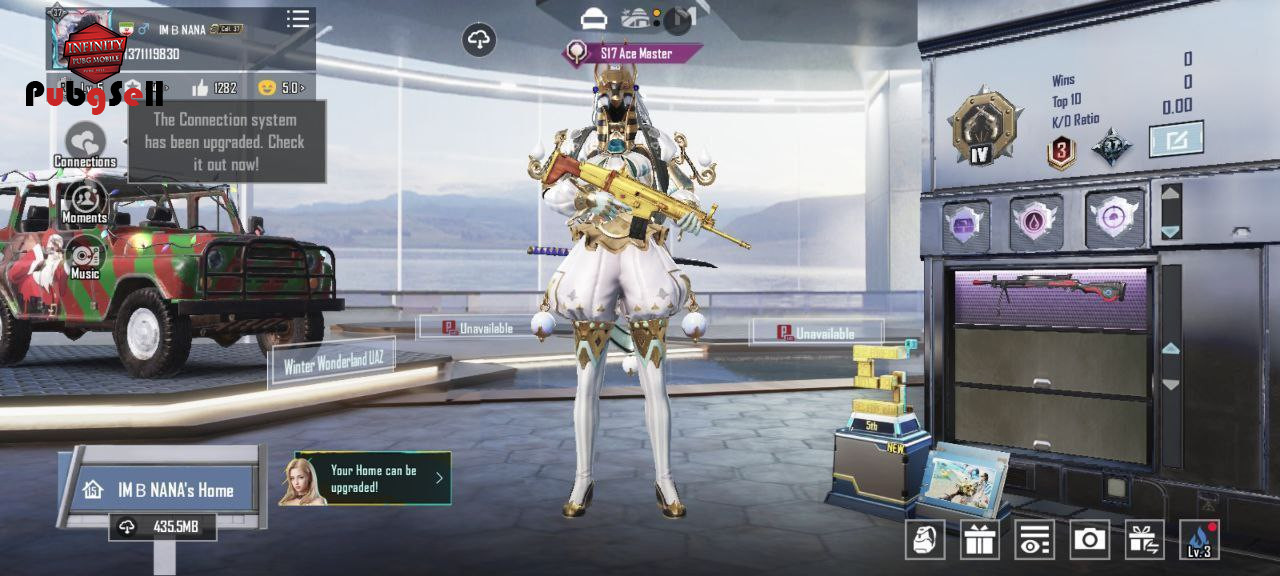The width and height of the screenshot is (1280, 576).
Task: Open the gift box icon
Action: (980, 540)
